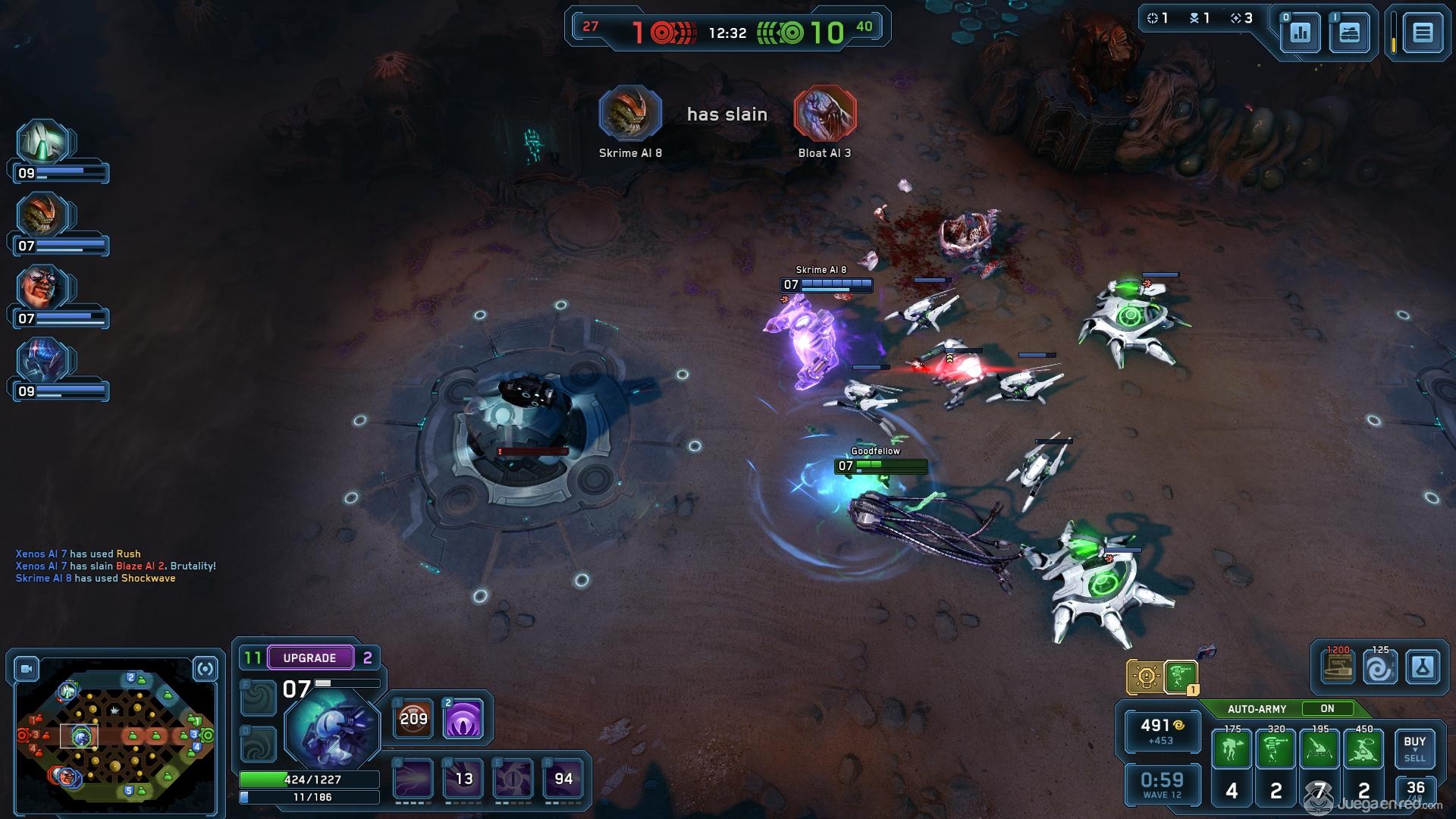This screenshot has height=819, width=1456.
Task: Open the scoreboard bar-chart panel
Action: click(x=1300, y=33)
